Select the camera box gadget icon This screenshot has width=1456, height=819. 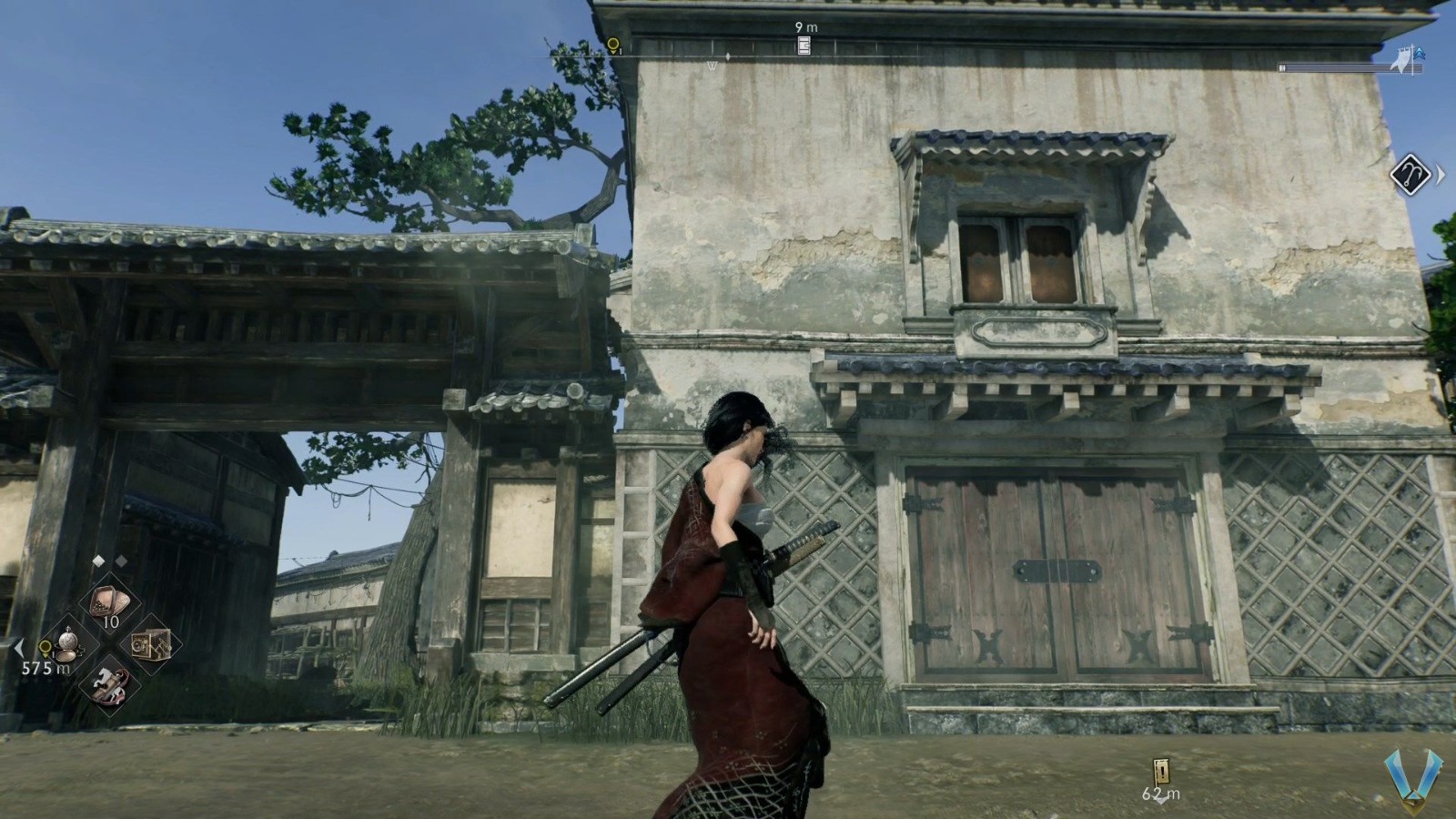coord(151,645)
